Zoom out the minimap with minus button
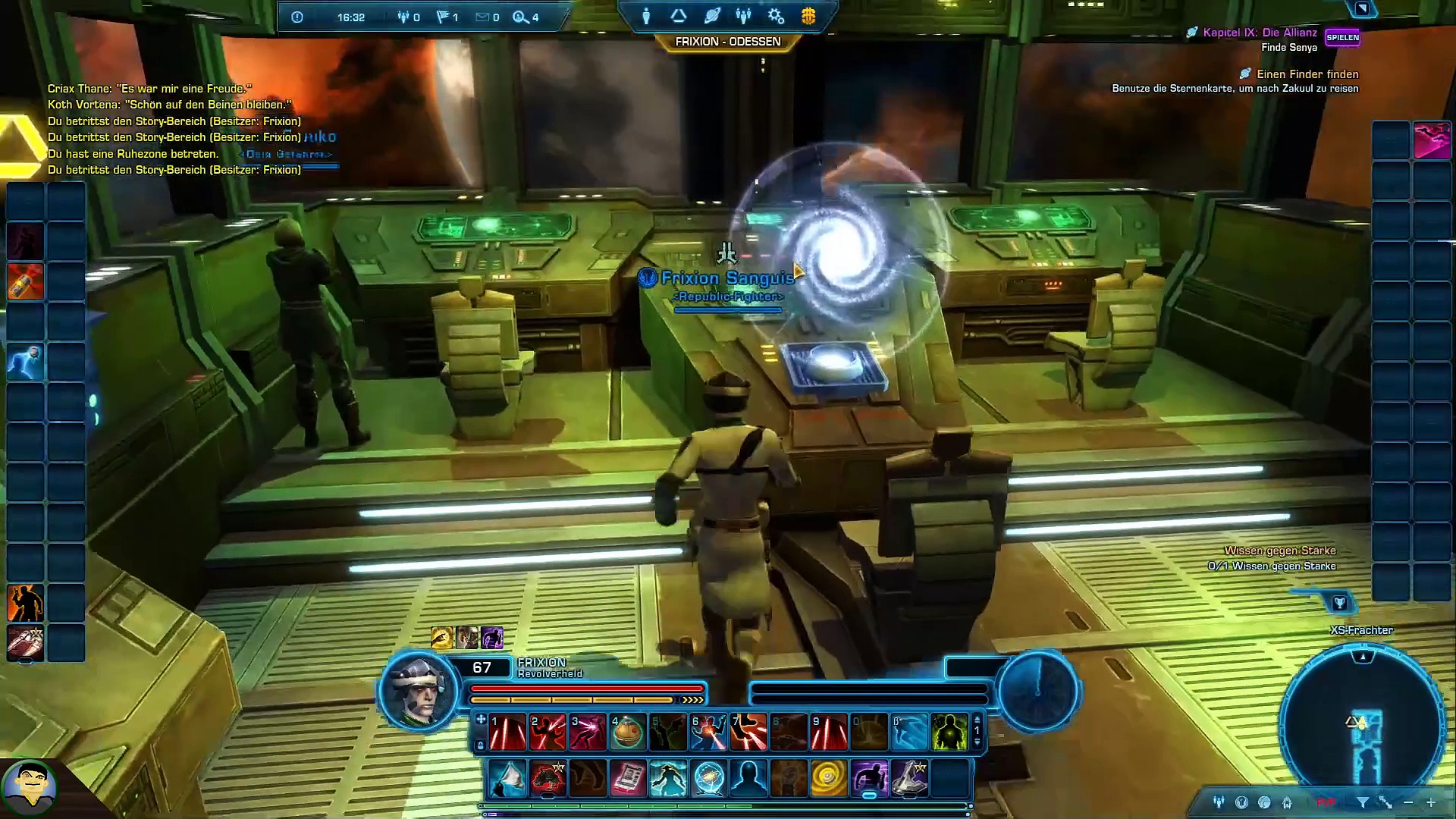This screenshot has width=1456, height=819. pos(1408,802)
